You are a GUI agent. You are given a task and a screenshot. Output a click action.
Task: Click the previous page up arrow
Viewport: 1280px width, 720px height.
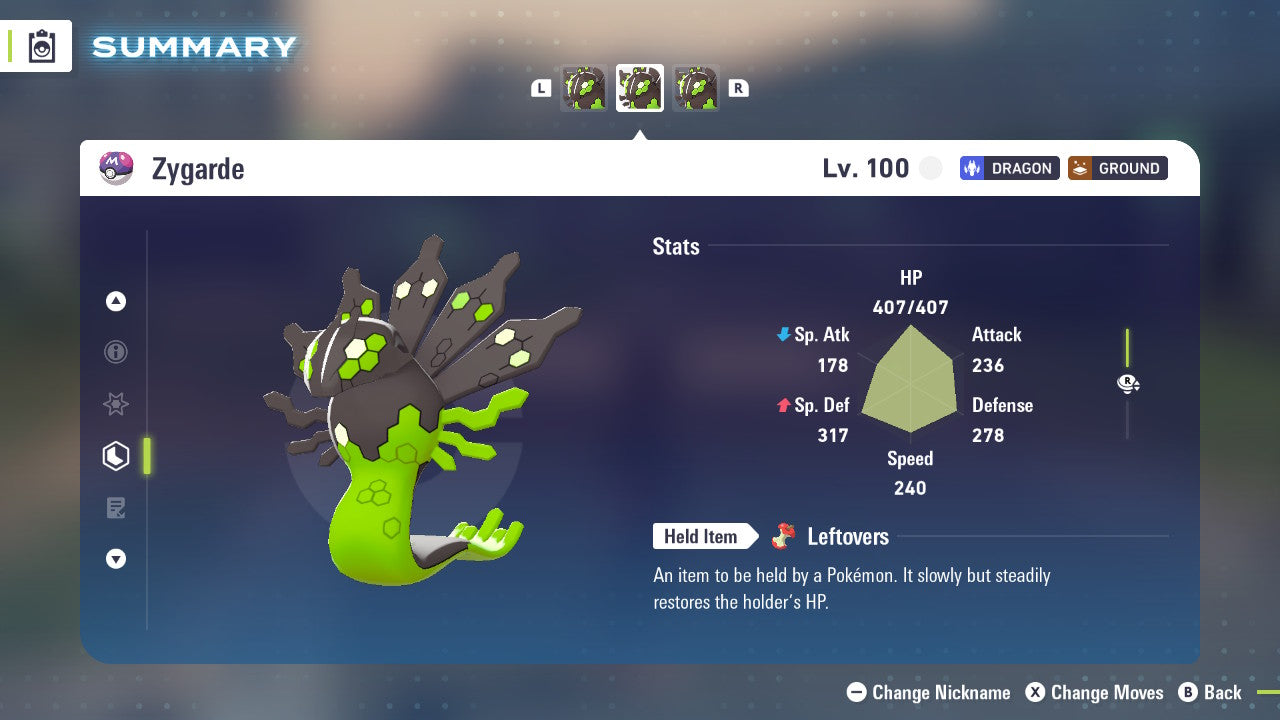pyautogui.click(x=116, y=301)
